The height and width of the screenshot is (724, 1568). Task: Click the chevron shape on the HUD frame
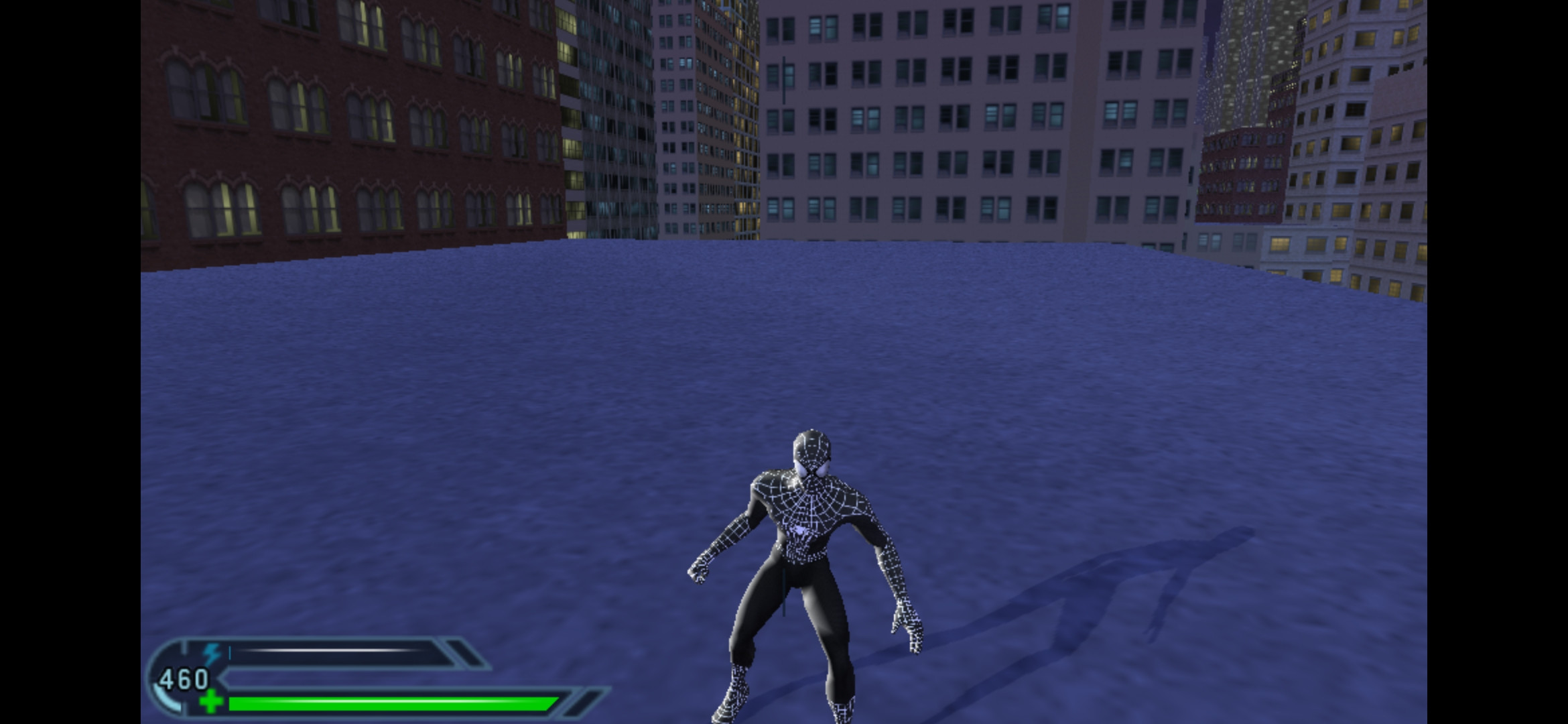coord(221,676)
